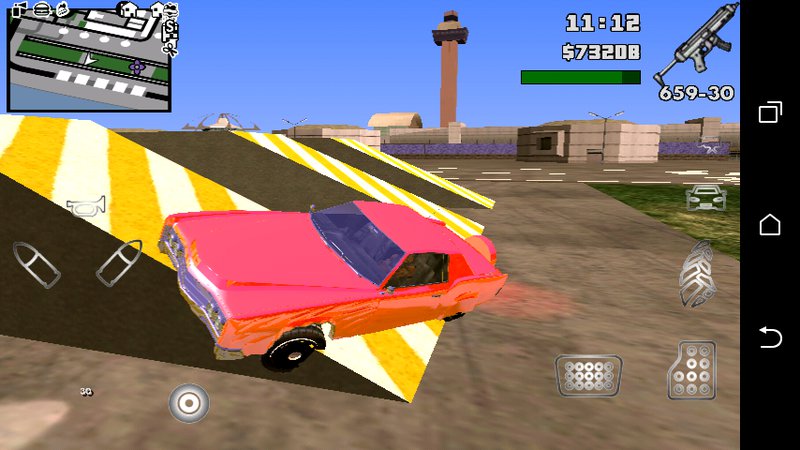
Task: Fire right with the right-pointing bullet button
Action: pos(119,262)
